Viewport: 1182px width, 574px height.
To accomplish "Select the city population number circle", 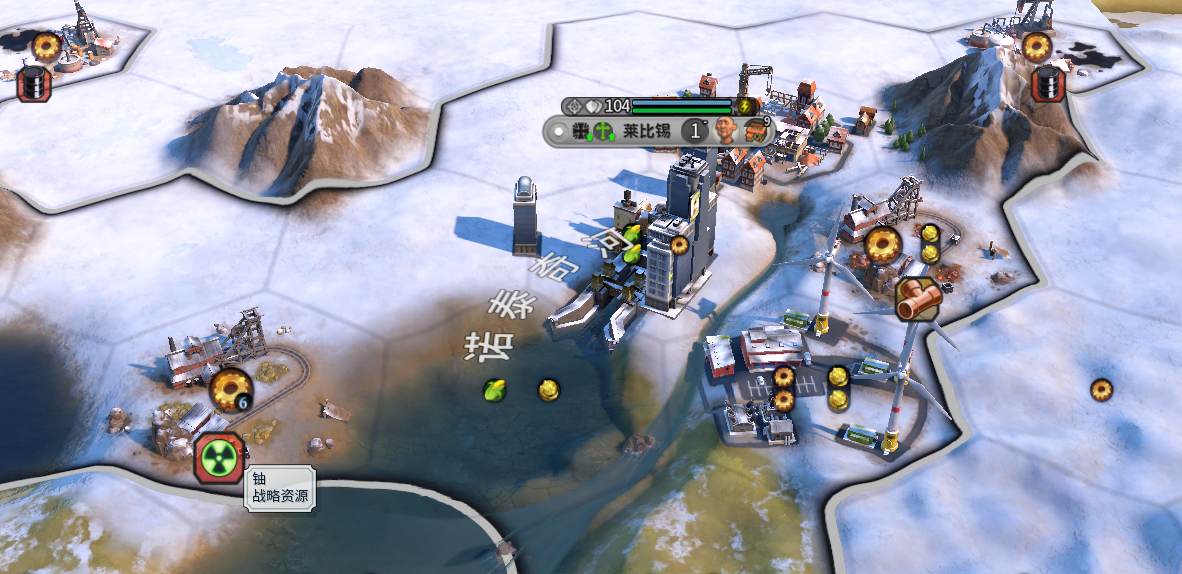I will 694,131.
